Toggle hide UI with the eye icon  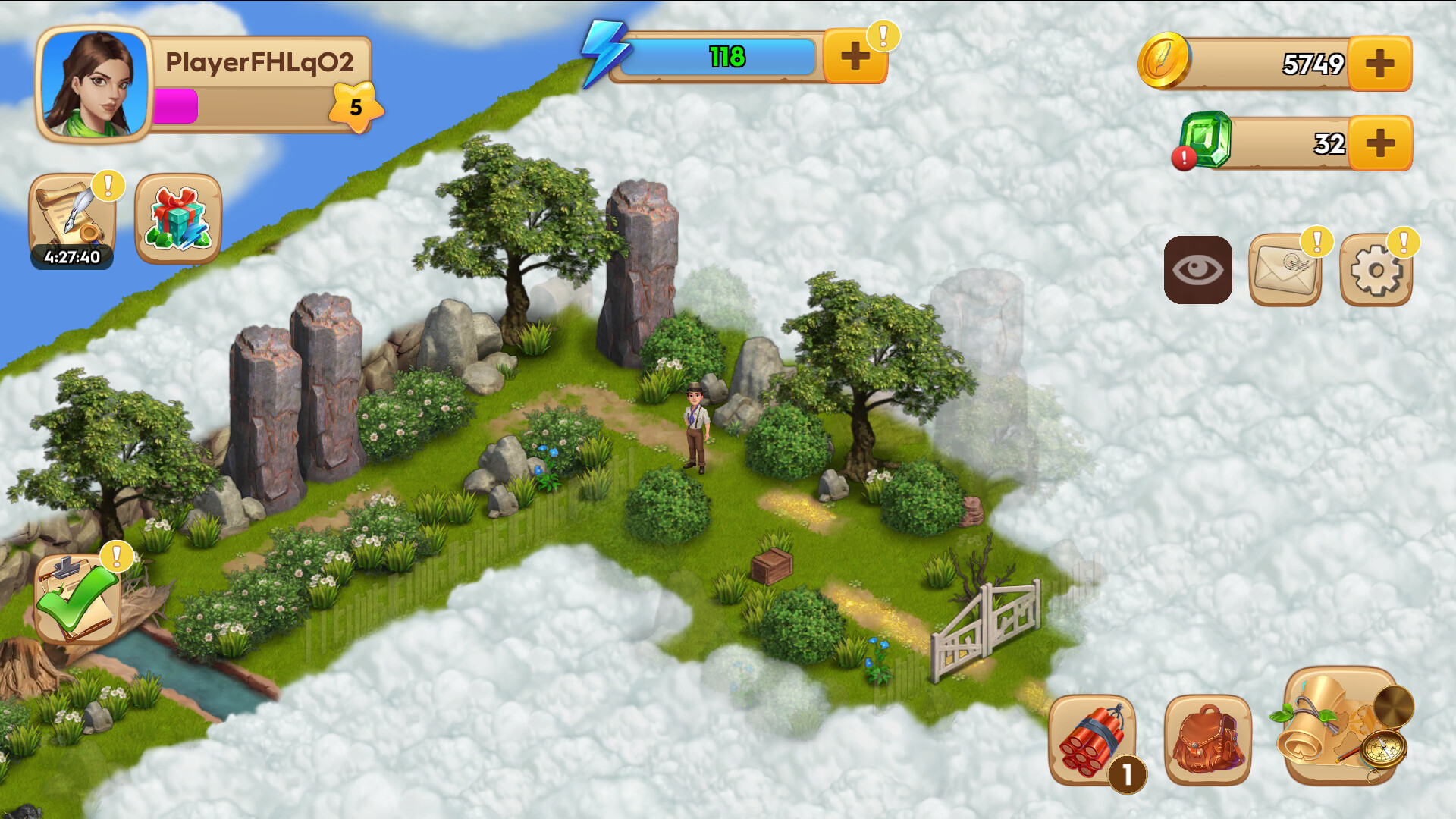tap(1198, 269)
